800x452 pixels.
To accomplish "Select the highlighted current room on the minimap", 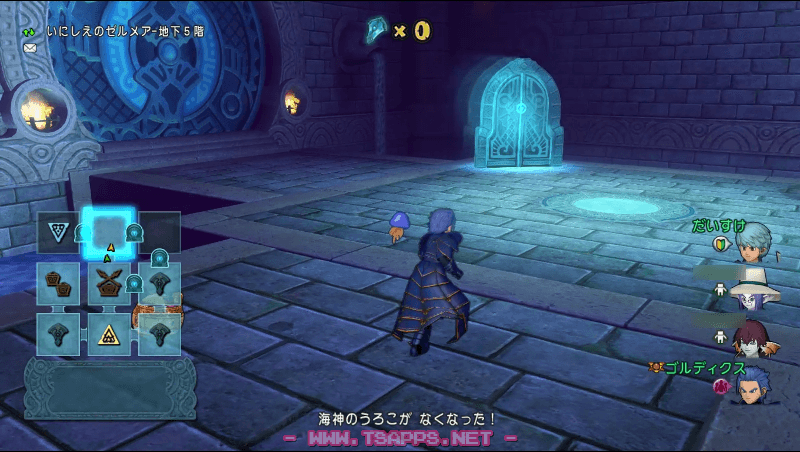I will (108, 233).
